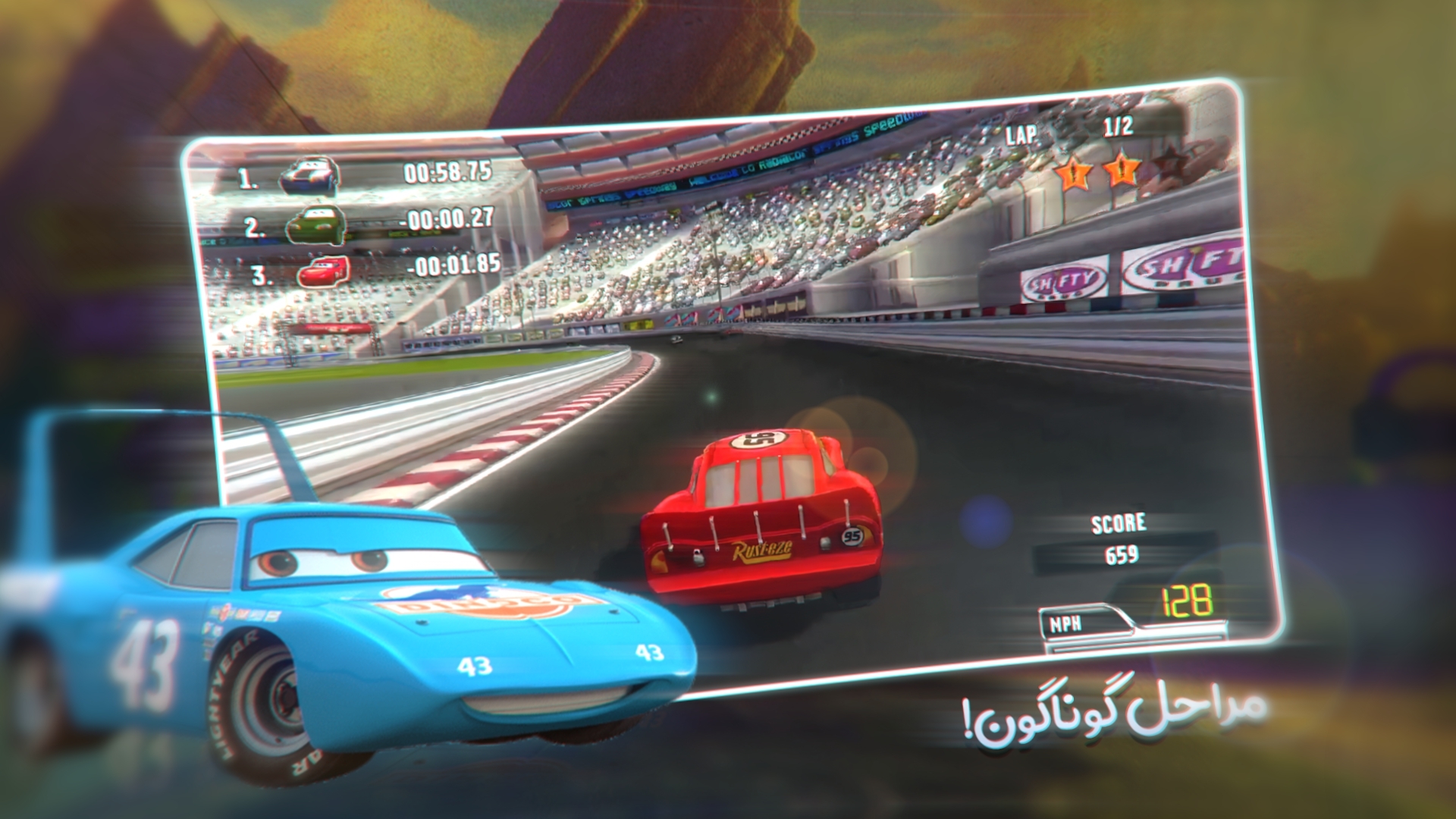Image resolution: width=1456 pixels, height=819 pixels.
Task: Click the unlit dark star icon
Action: click(x=1169, y=164)
